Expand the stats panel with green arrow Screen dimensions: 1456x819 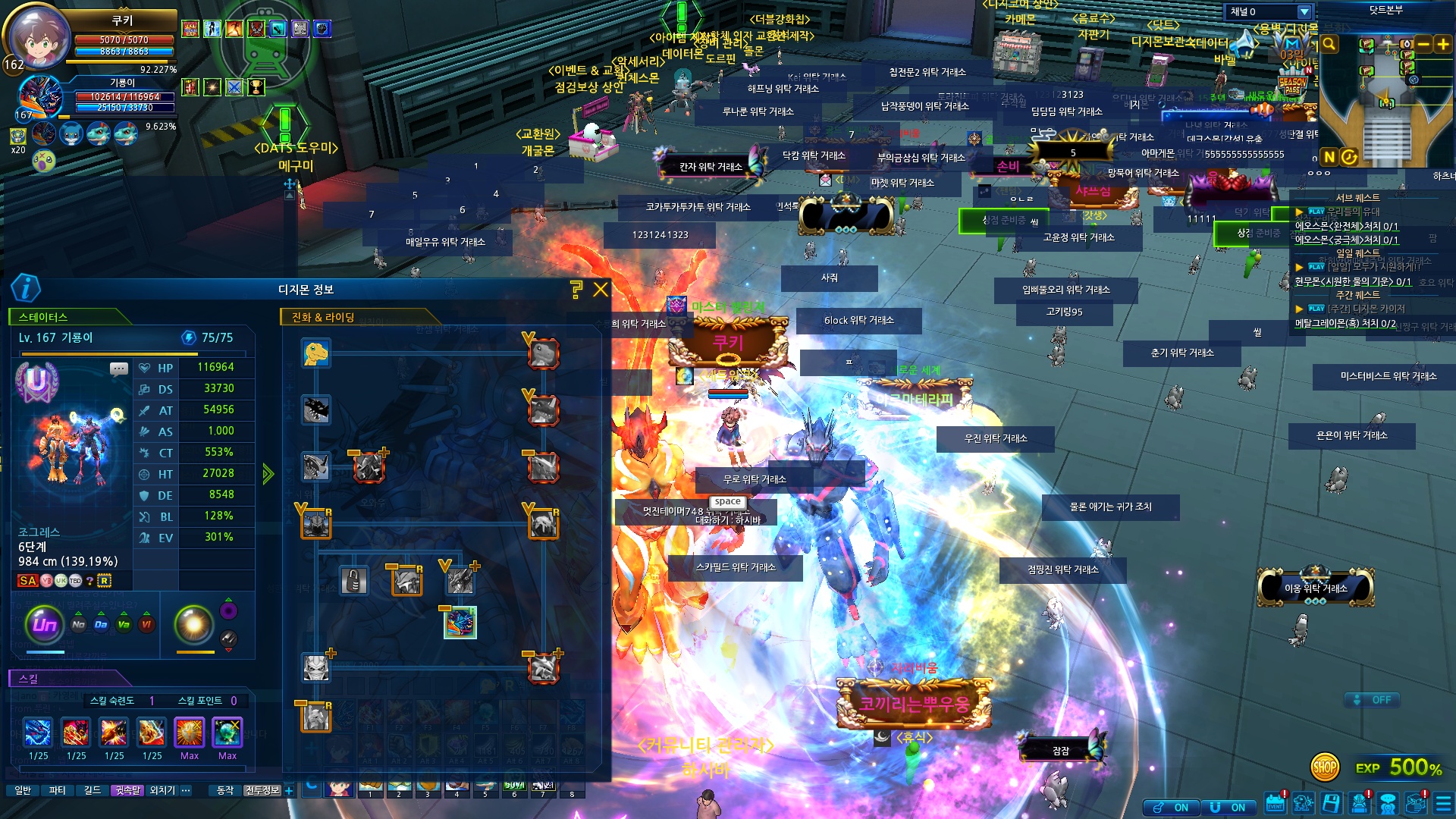click(x=268, y=475)
